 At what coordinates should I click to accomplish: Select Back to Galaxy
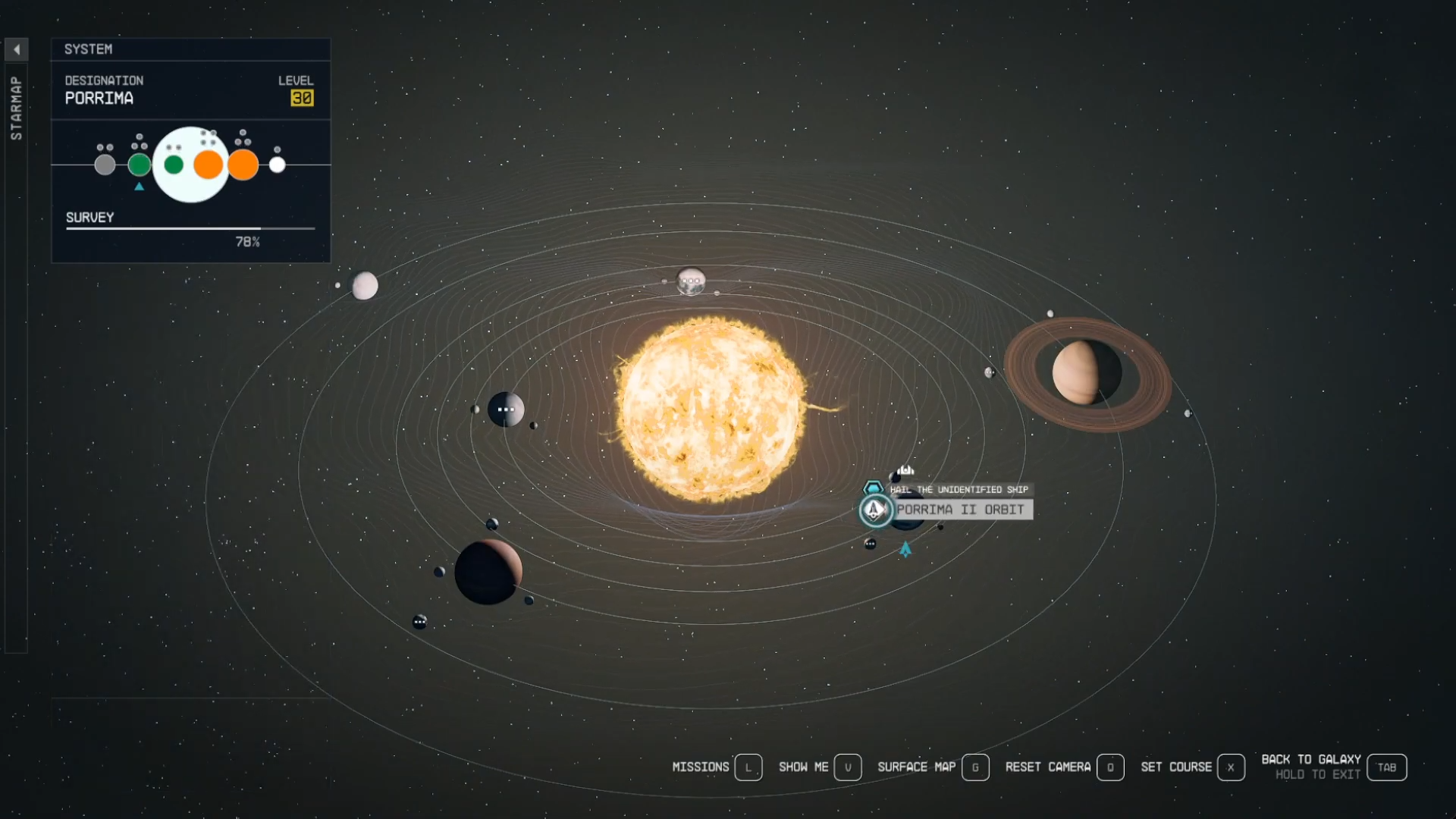coord(1311,758)
